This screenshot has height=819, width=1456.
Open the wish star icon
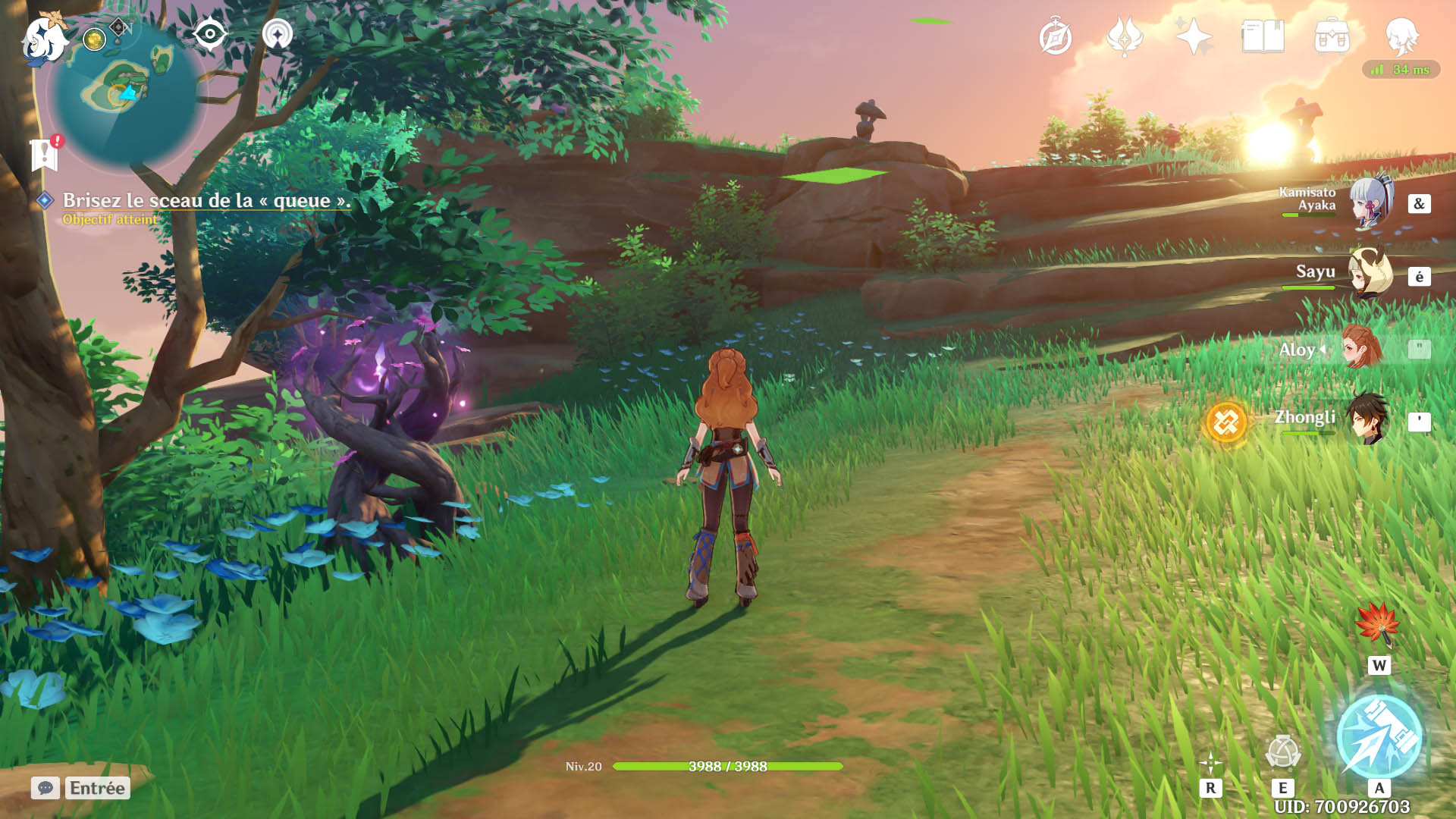pos(1194,36)
